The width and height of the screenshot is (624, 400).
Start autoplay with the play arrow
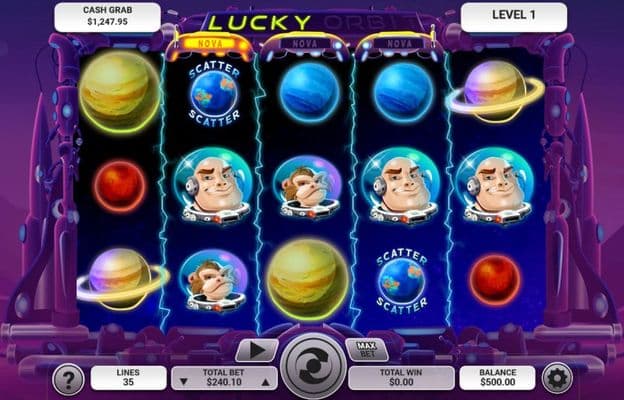pos(257,350)
